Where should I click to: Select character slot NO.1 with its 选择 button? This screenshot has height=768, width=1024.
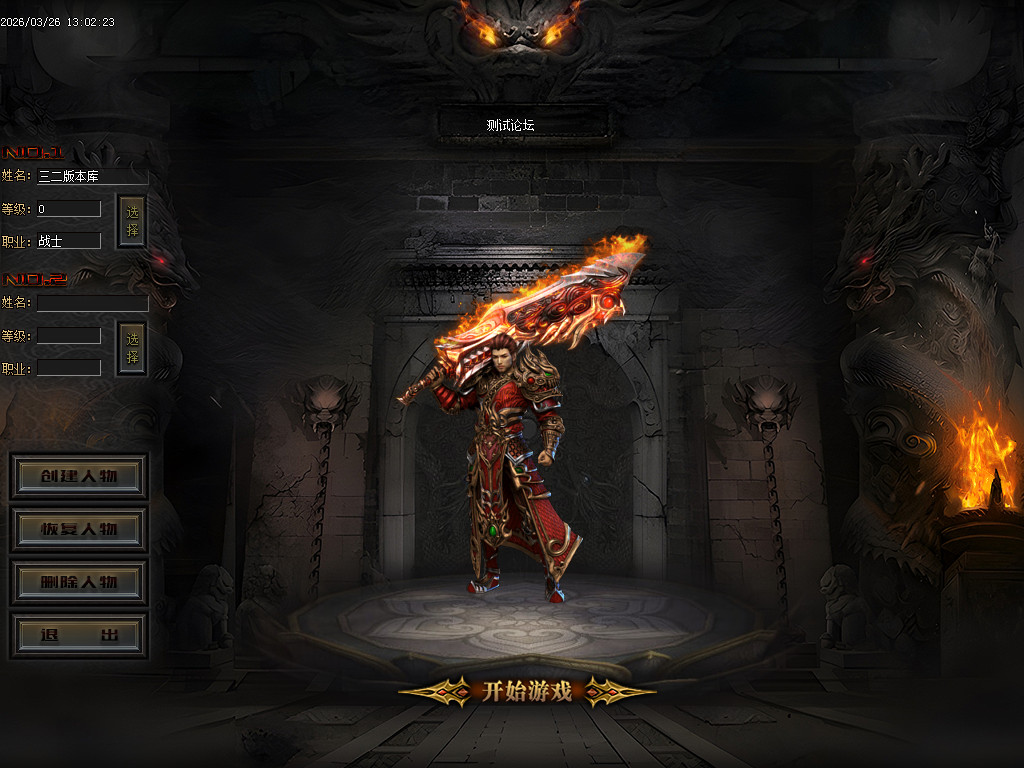[x=132, y=222]
